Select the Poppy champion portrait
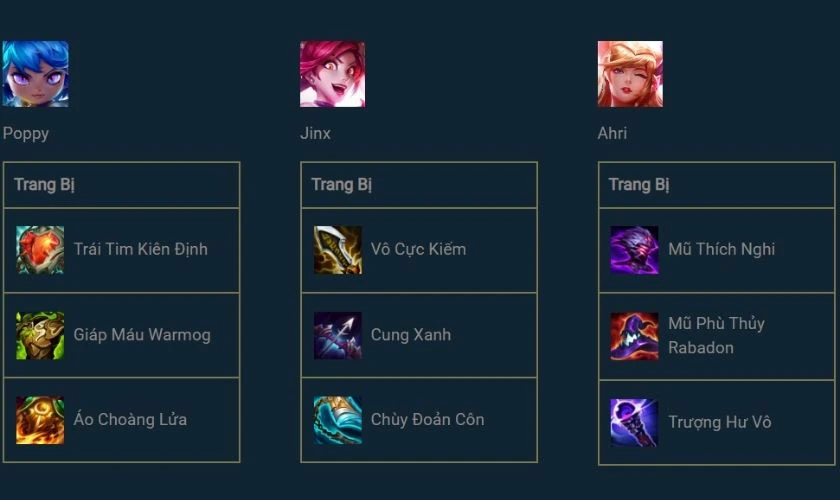The width and height of the screenshot is (840, 500). (x=35, y=74)
